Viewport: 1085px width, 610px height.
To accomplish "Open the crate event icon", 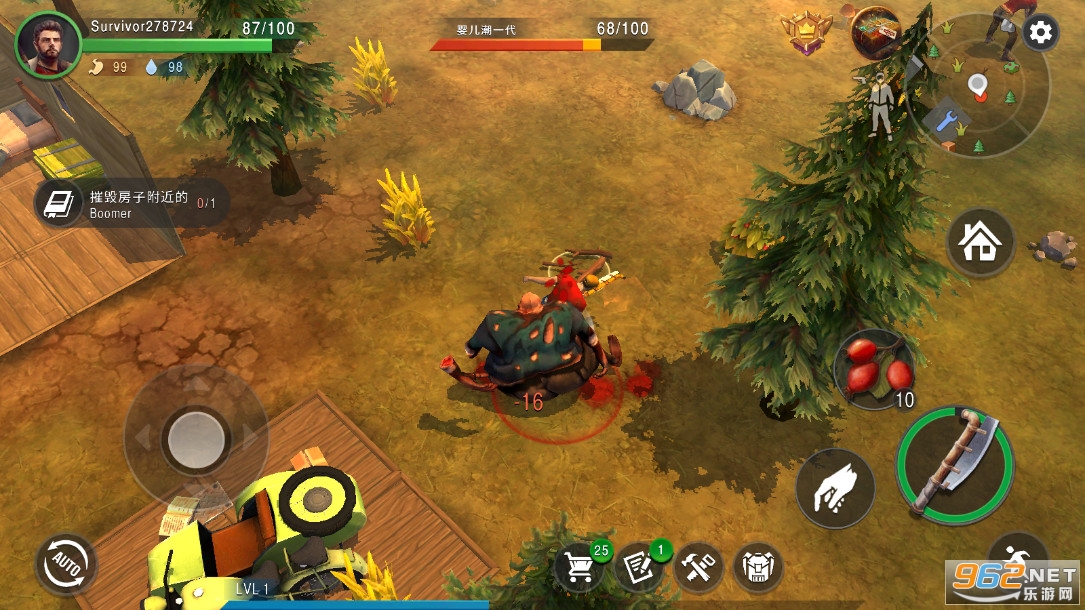I will pos(875,33).
